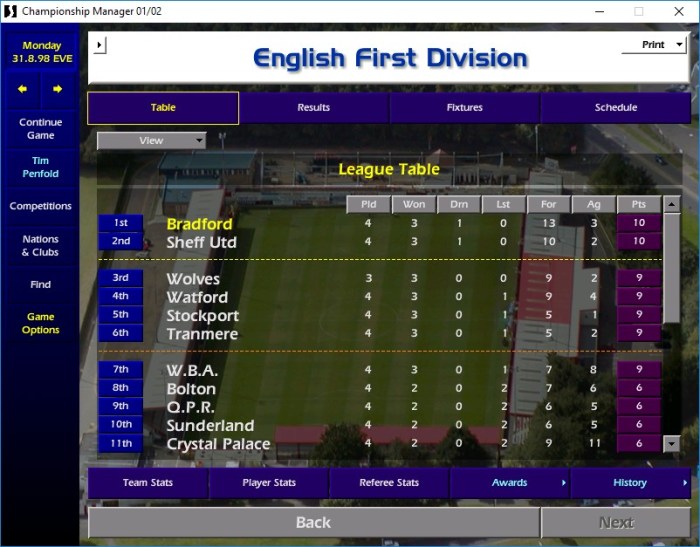Open the View dropdown
Viewport: 700px width, 547px height.
pyautogui.click(x=151, y=141)
